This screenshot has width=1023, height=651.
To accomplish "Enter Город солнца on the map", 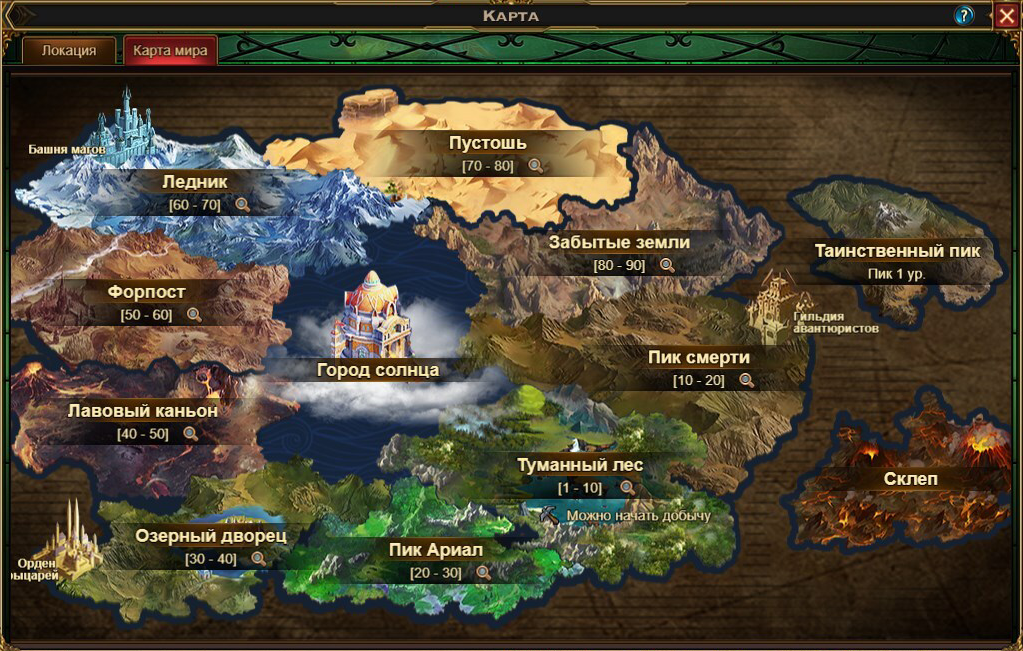I will point(378,369).
